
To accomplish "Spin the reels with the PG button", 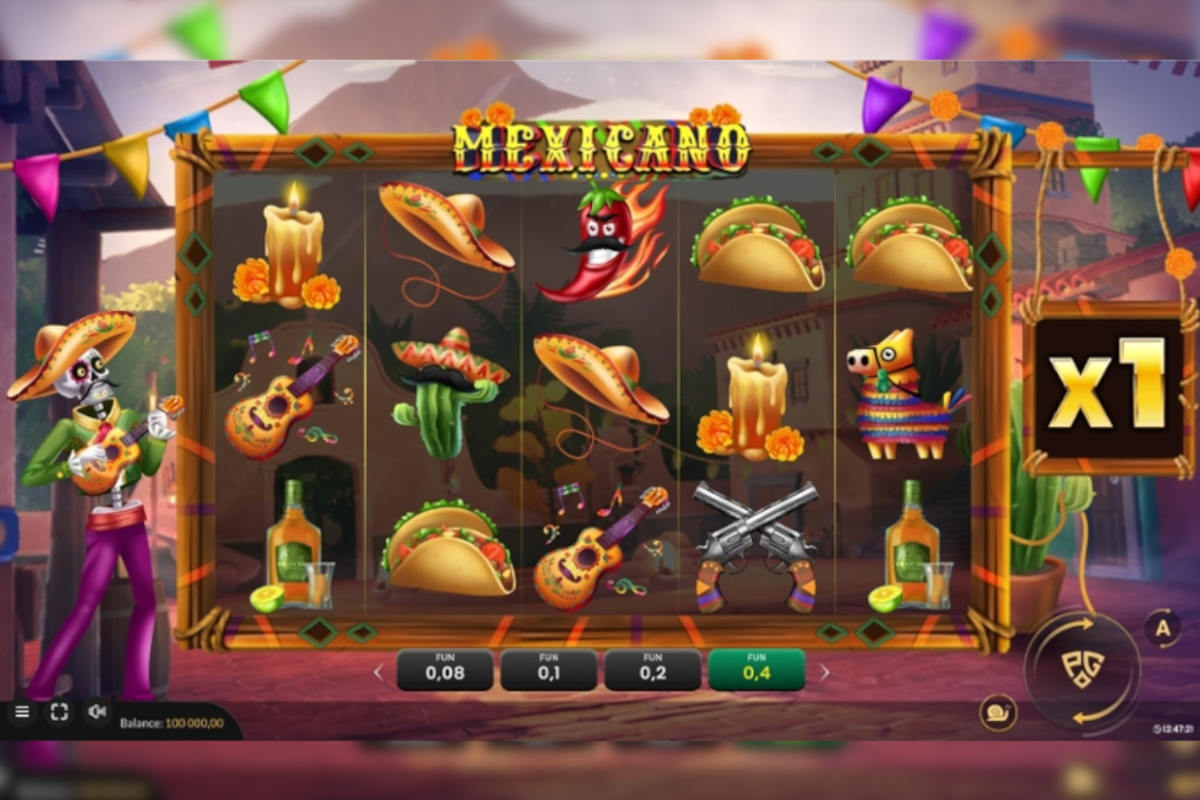I will (1082, 670).
